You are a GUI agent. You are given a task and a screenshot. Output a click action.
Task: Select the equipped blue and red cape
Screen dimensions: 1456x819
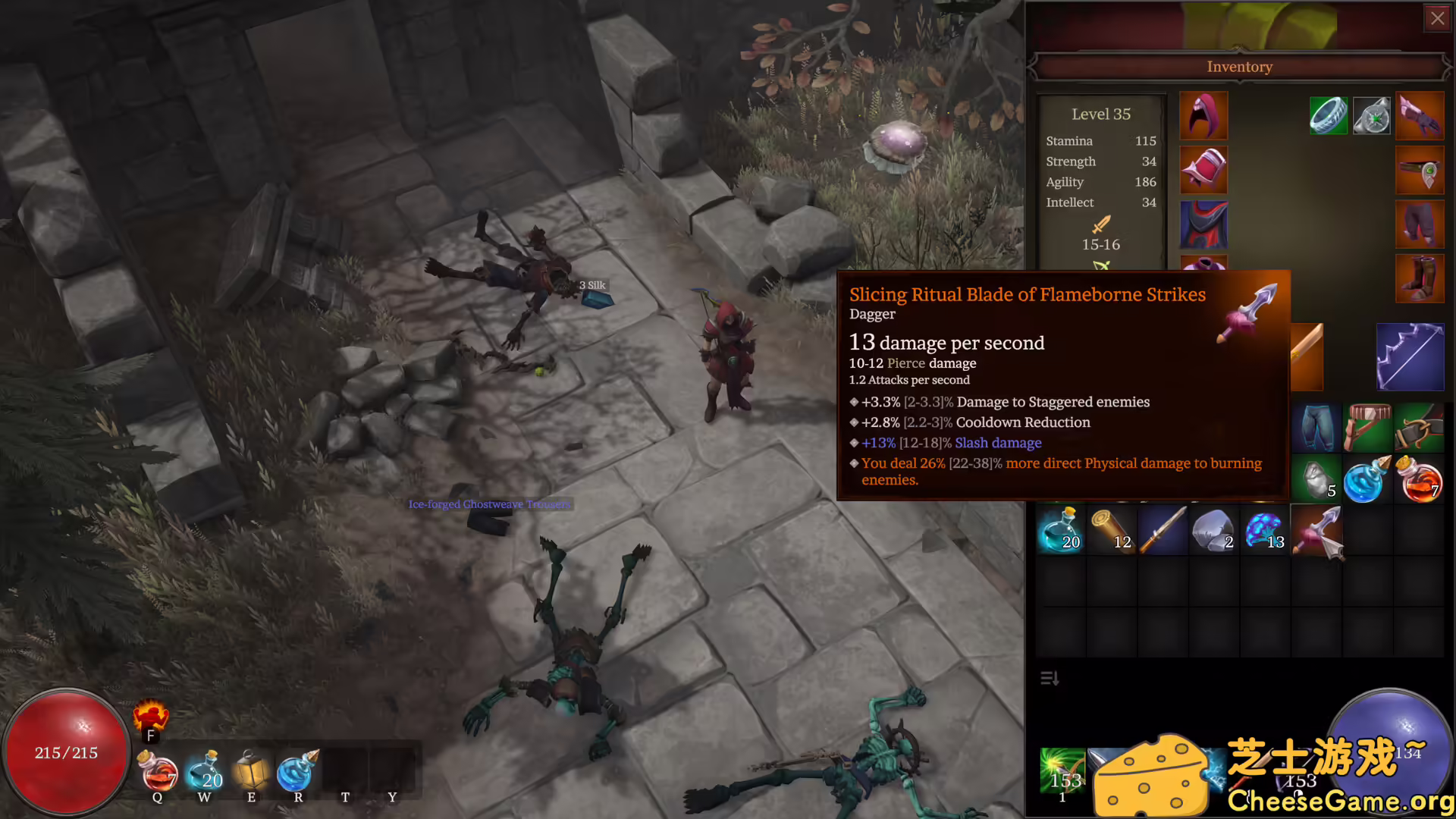tap(1203, 225)
